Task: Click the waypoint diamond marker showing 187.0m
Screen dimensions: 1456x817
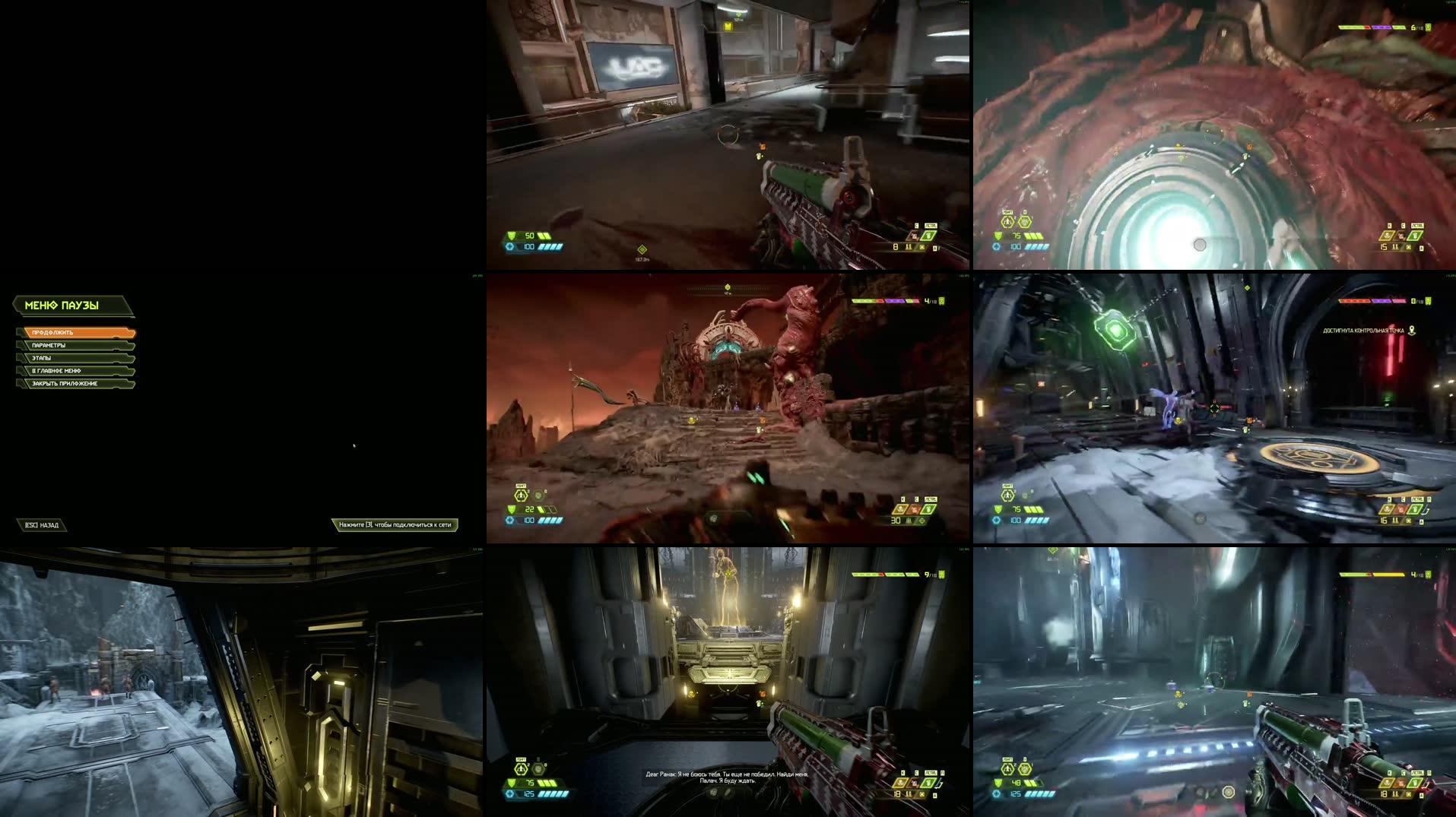Action: (x=642, y=249)
